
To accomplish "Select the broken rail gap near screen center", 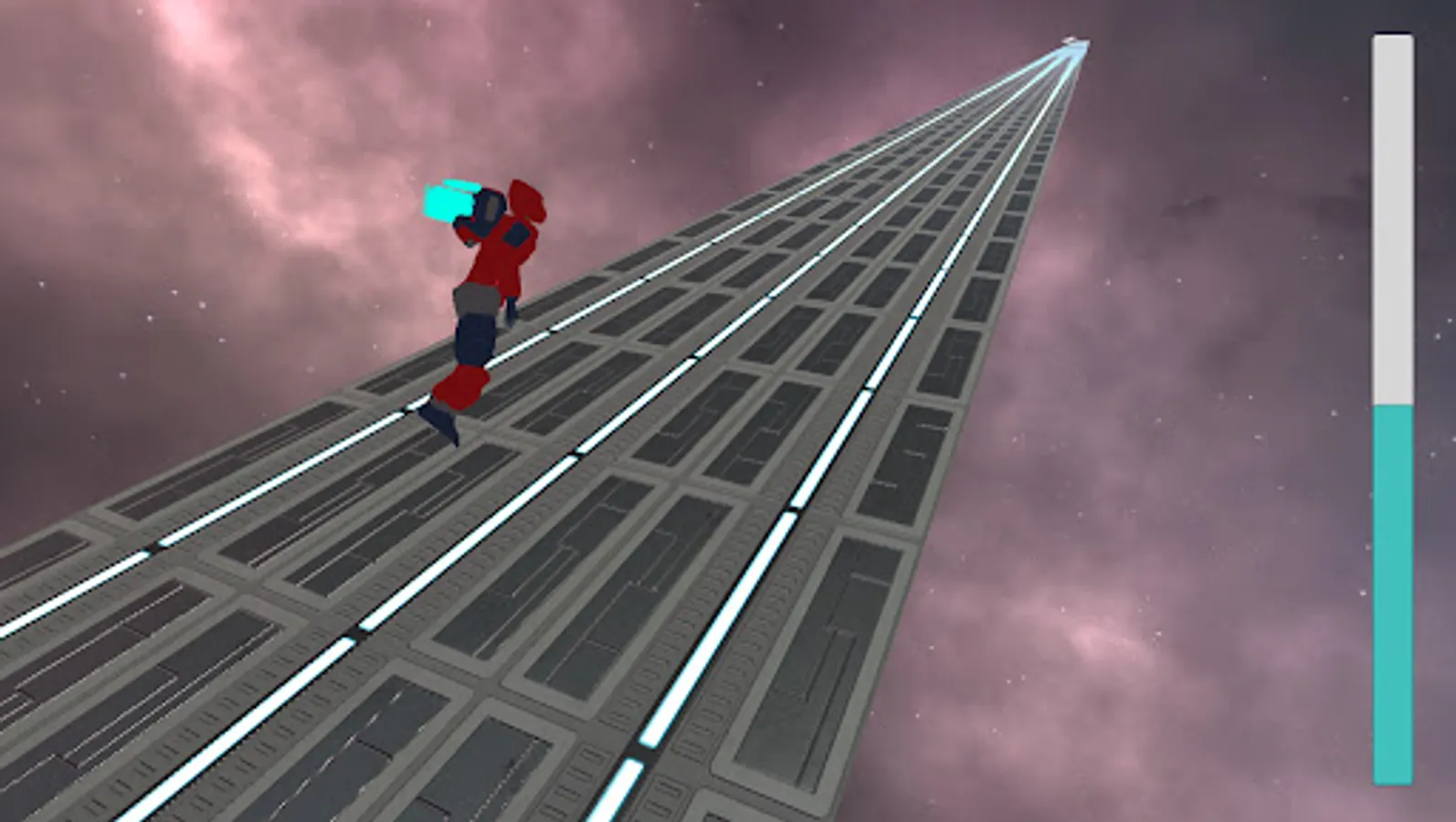I will (793, 508).
